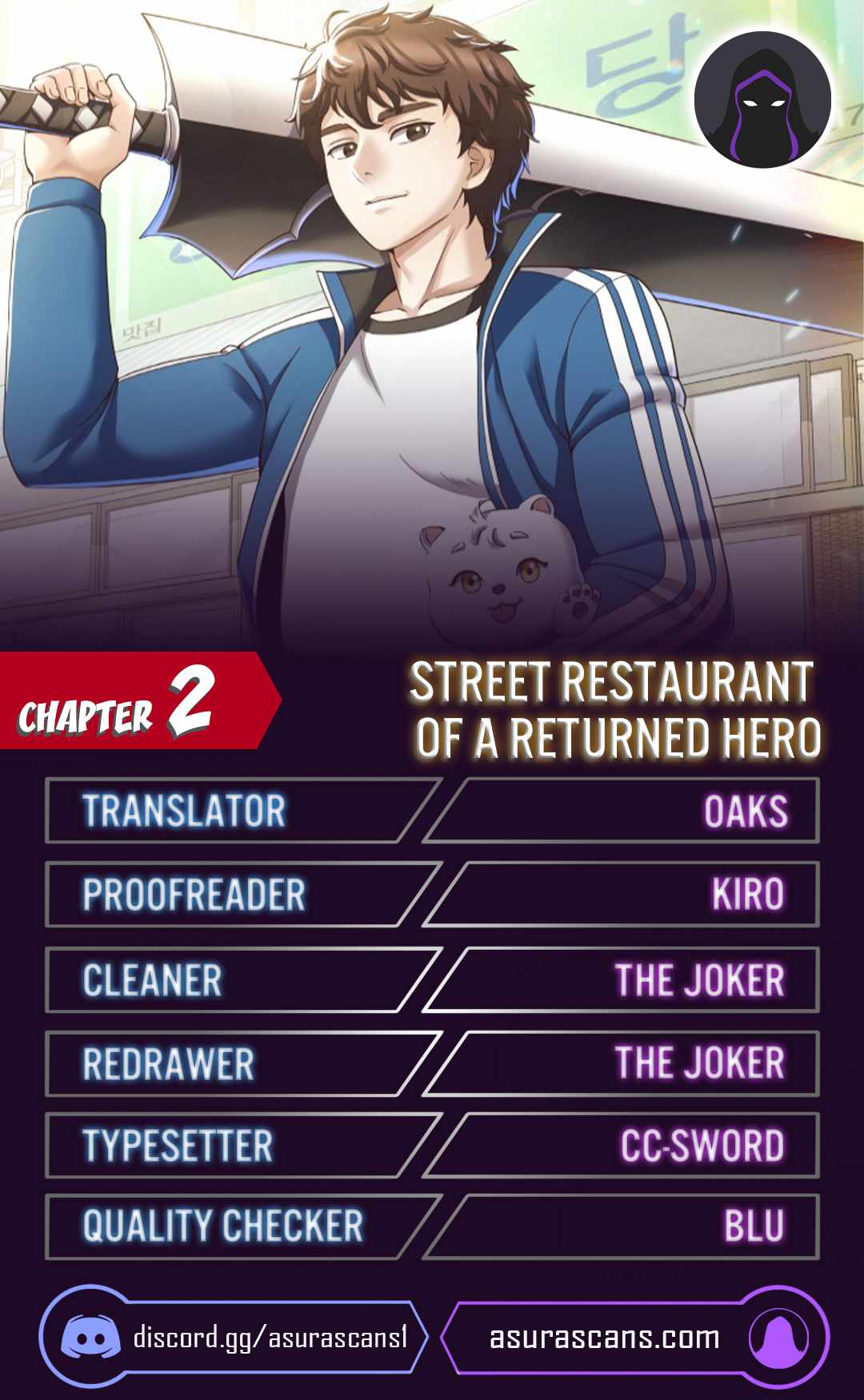The width and height of the screenshot is (864, 1400).
Task: Click the hooded figure logo in the circle
Action: tap(762, 100)
